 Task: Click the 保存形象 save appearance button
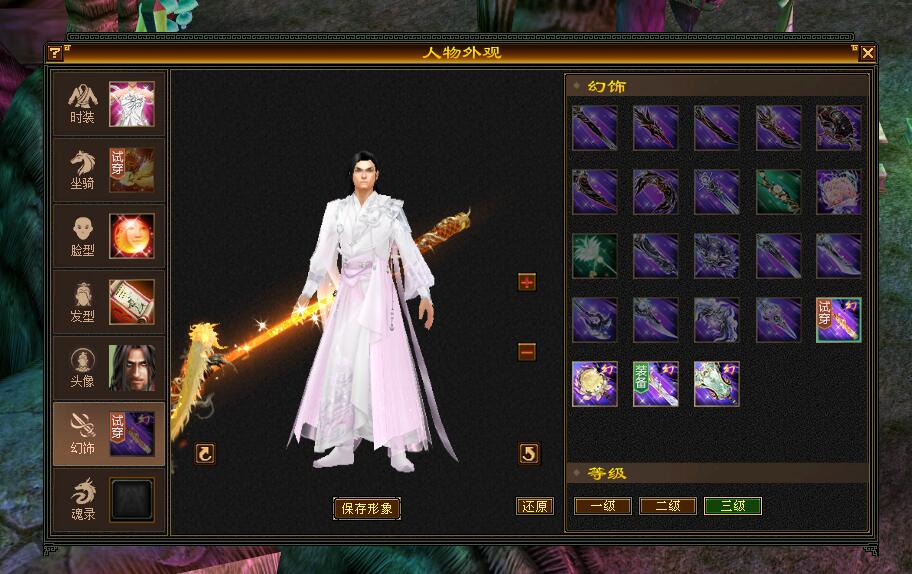tap(366, 508)
